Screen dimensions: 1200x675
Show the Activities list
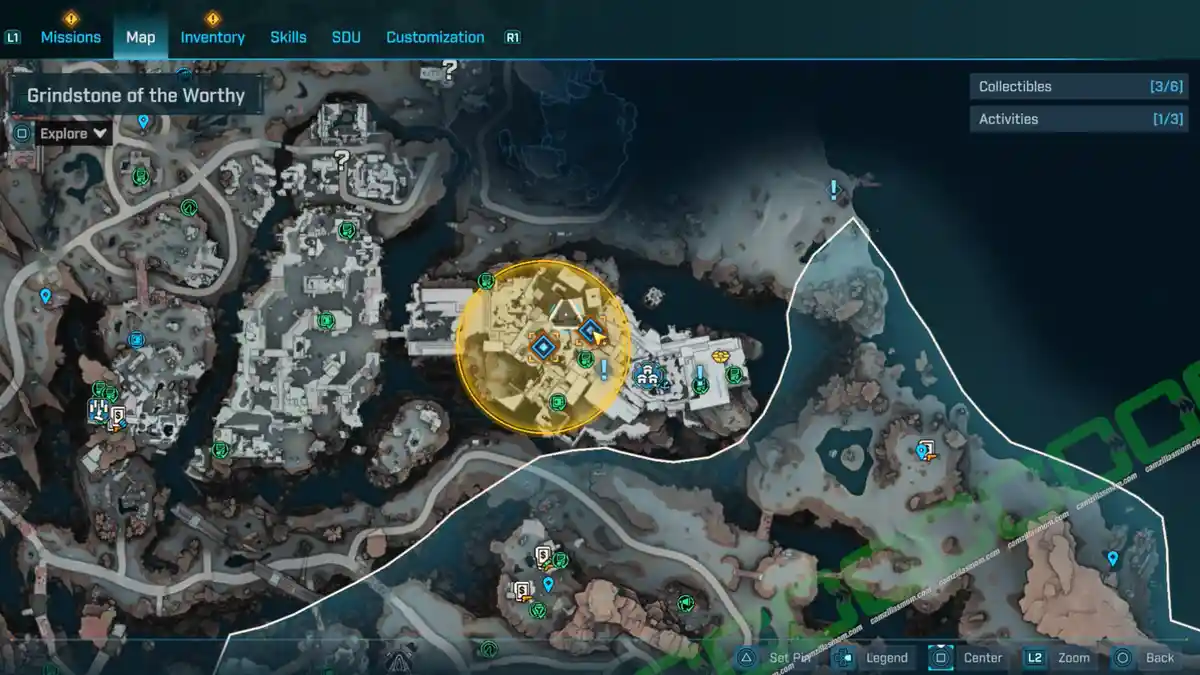click(1078, 119)
